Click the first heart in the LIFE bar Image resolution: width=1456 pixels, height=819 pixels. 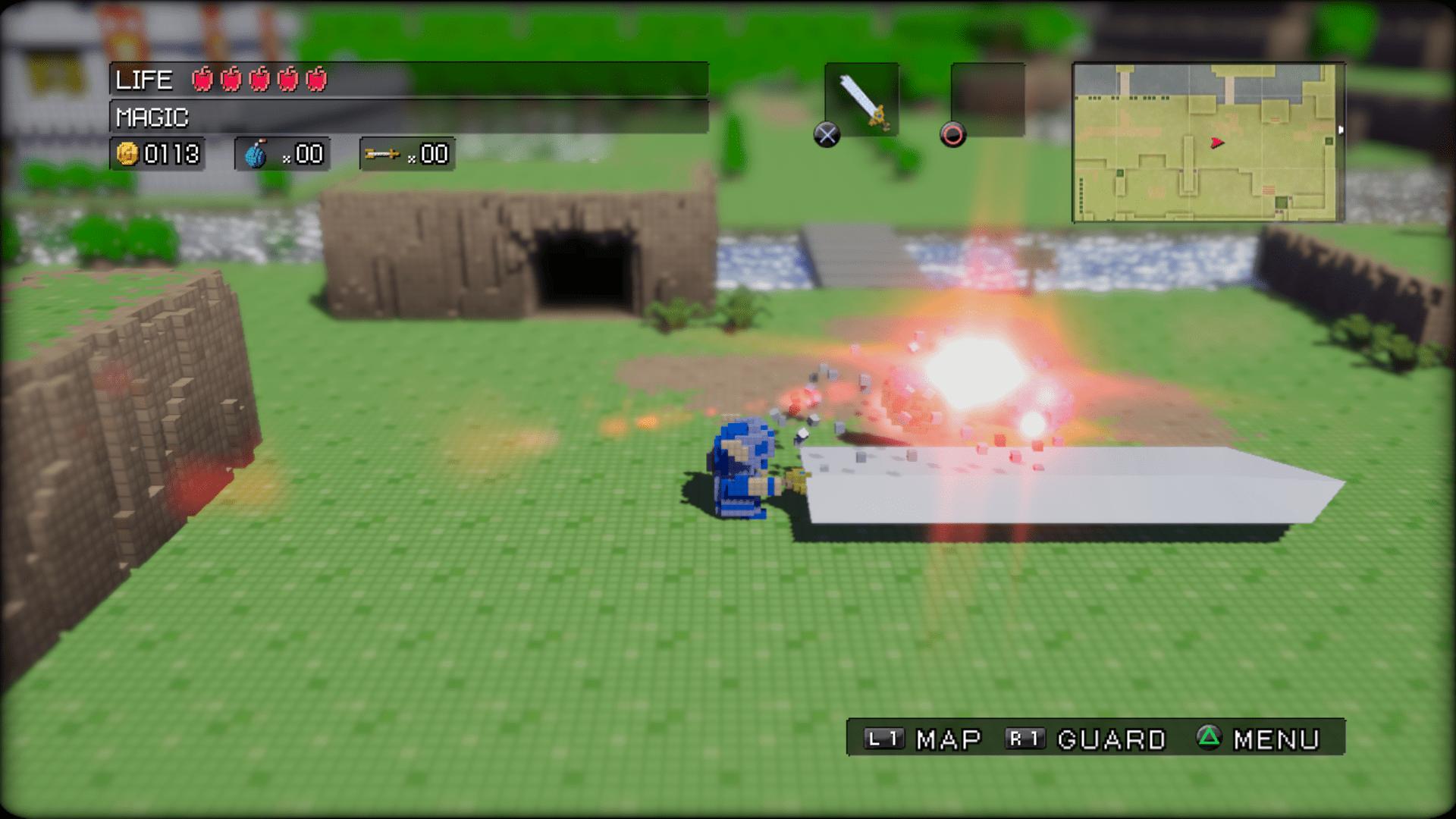(x=202, y=79)
